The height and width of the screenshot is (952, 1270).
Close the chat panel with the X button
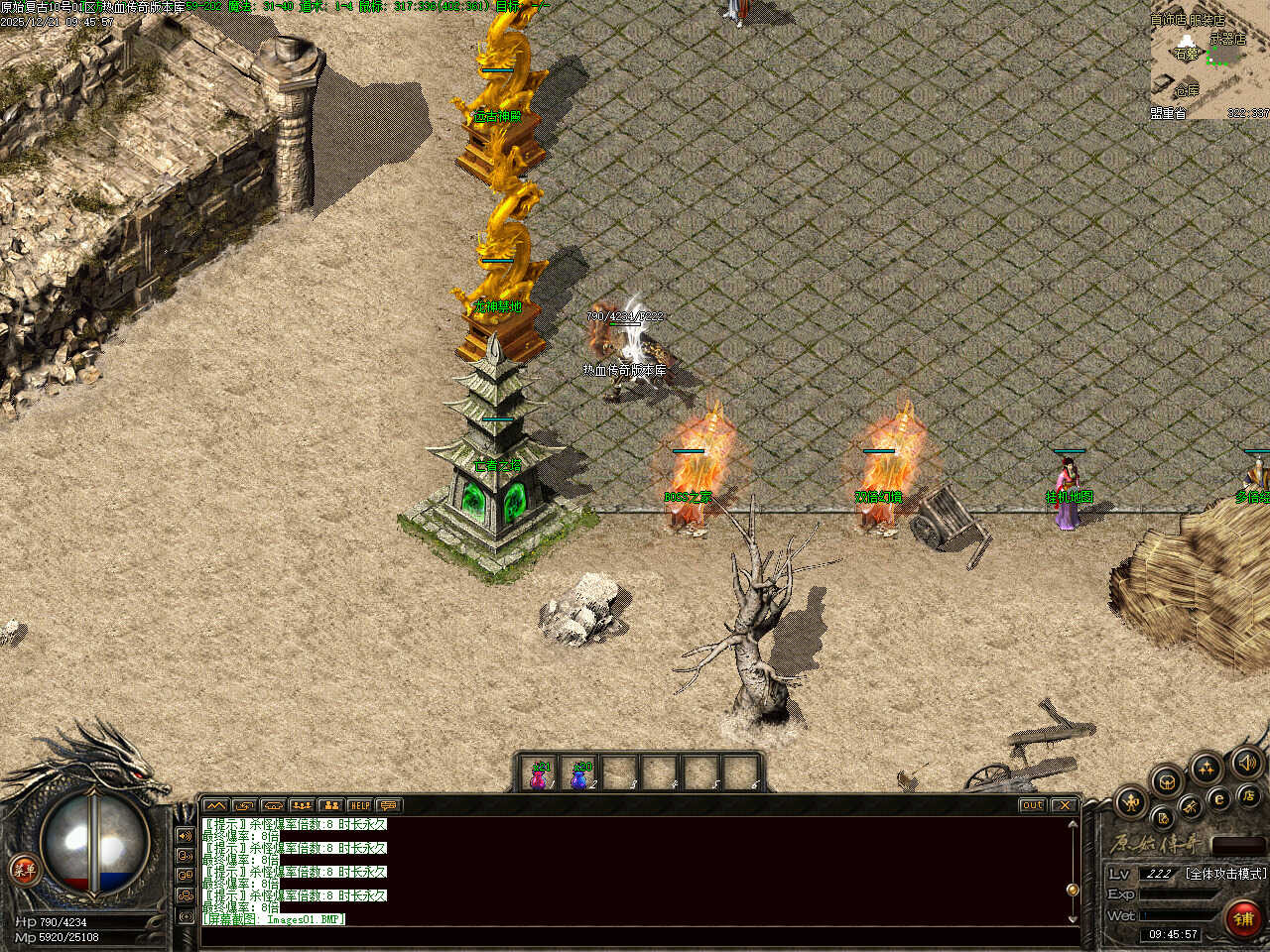pyautogui.click(x=1064, y=805)
